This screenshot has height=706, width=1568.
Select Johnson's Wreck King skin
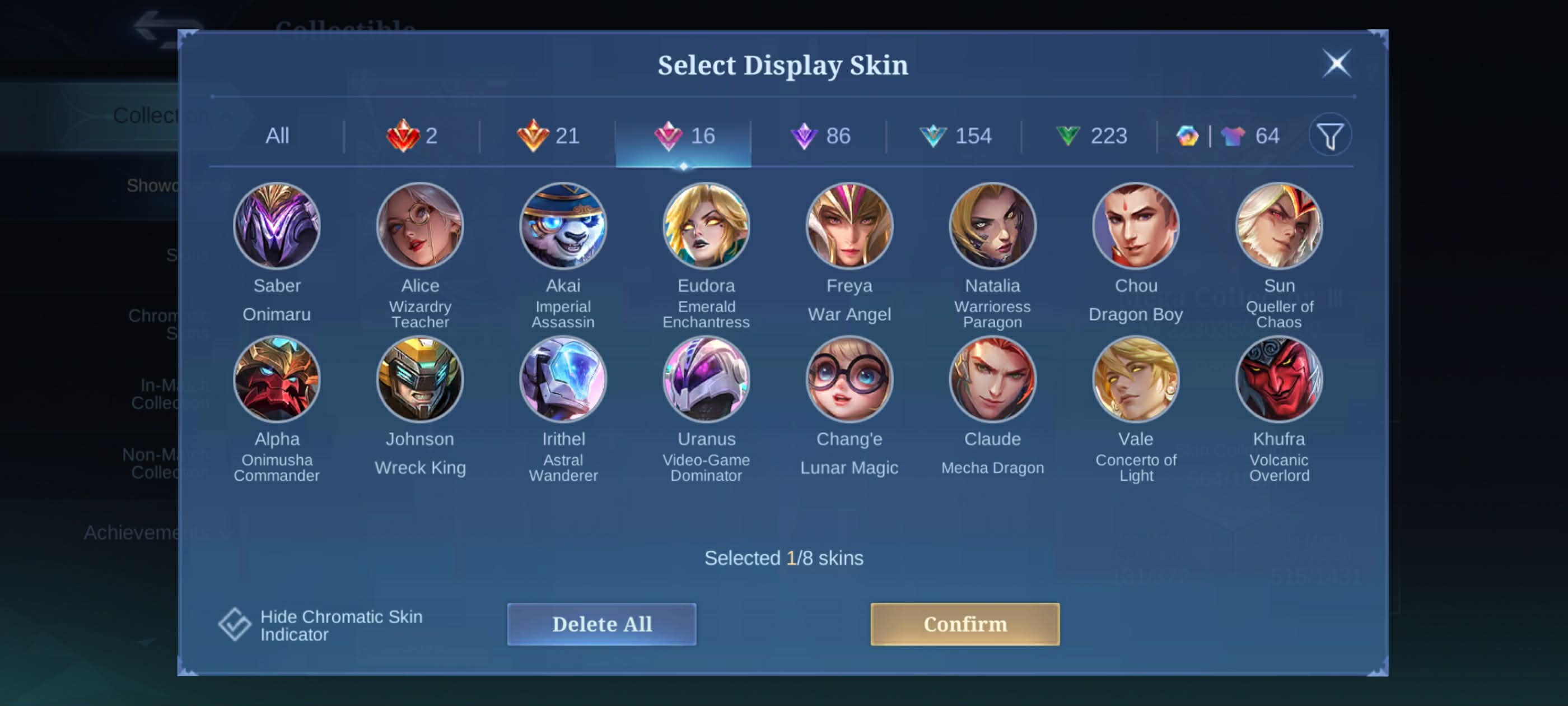420,379
